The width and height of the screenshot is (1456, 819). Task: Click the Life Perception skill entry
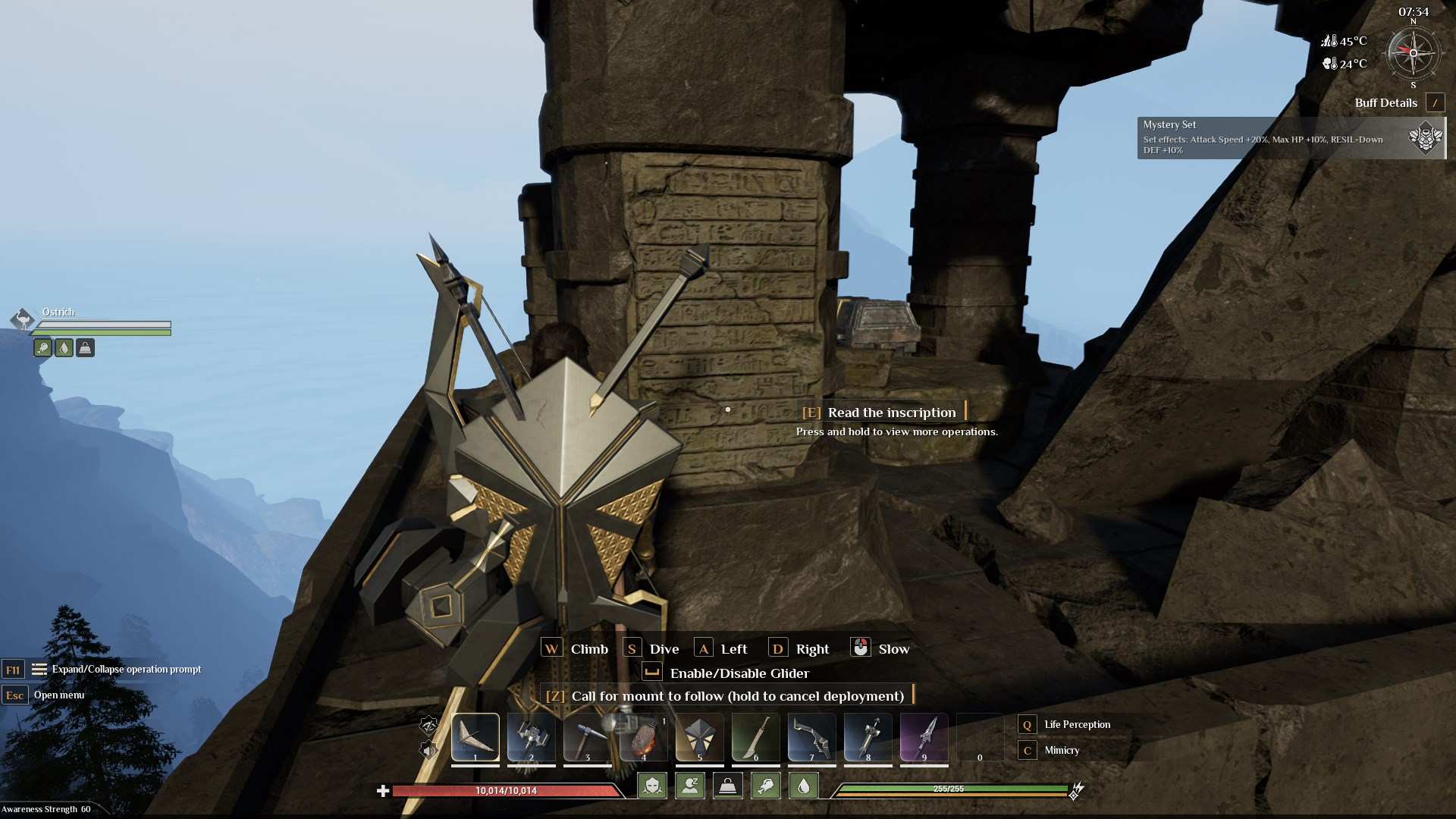pos(1076,725)
